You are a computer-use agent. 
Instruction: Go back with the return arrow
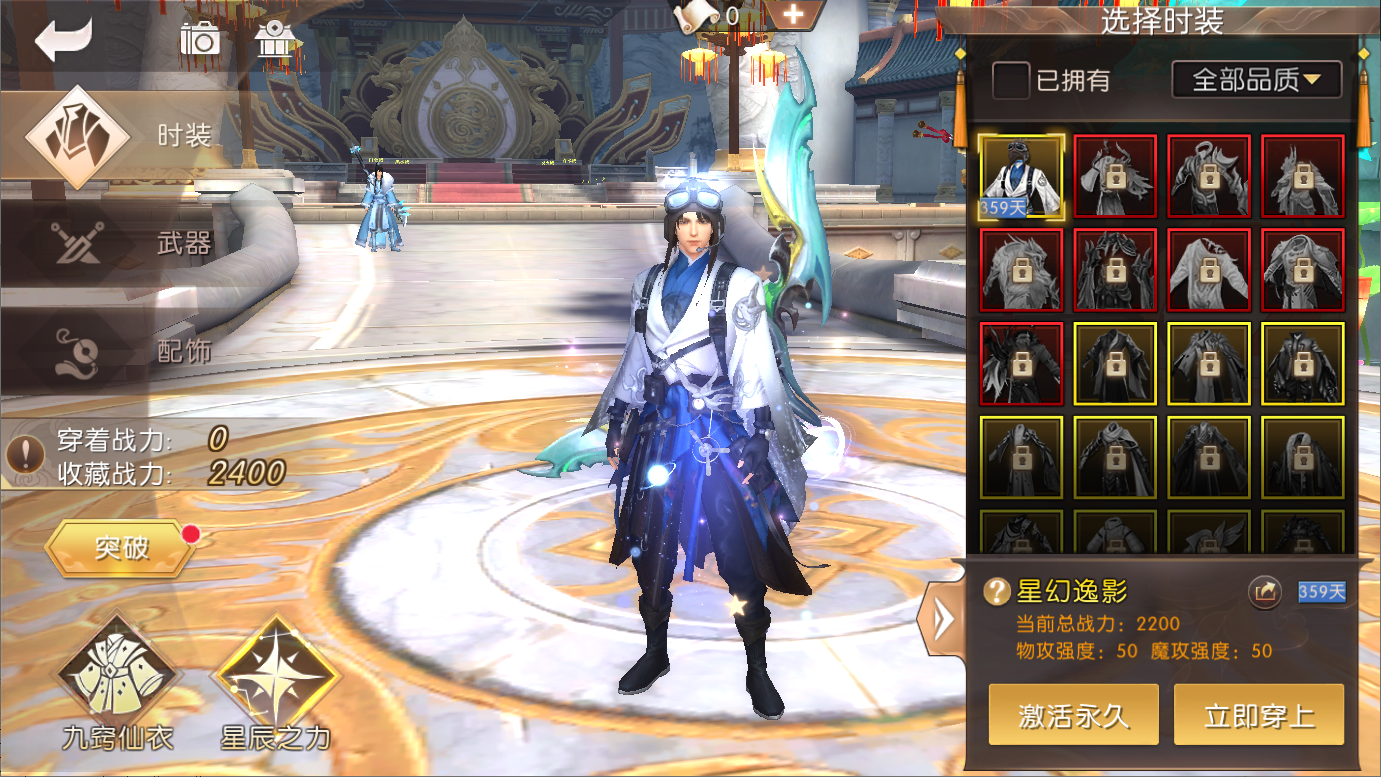click(63, 40)
